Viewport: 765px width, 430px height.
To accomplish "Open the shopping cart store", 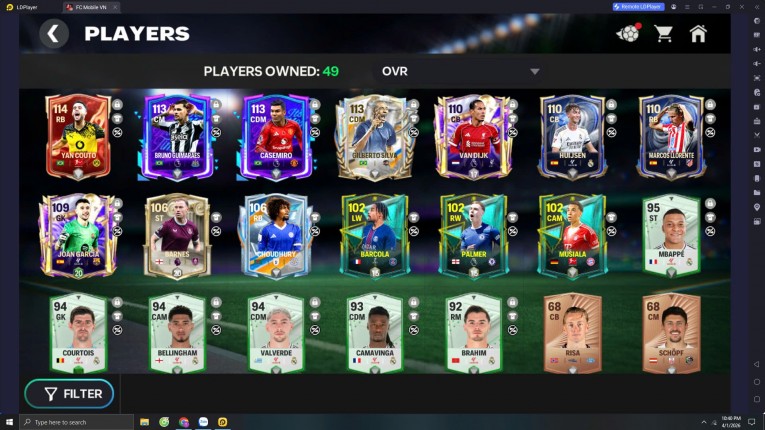I will coord(663,34).
